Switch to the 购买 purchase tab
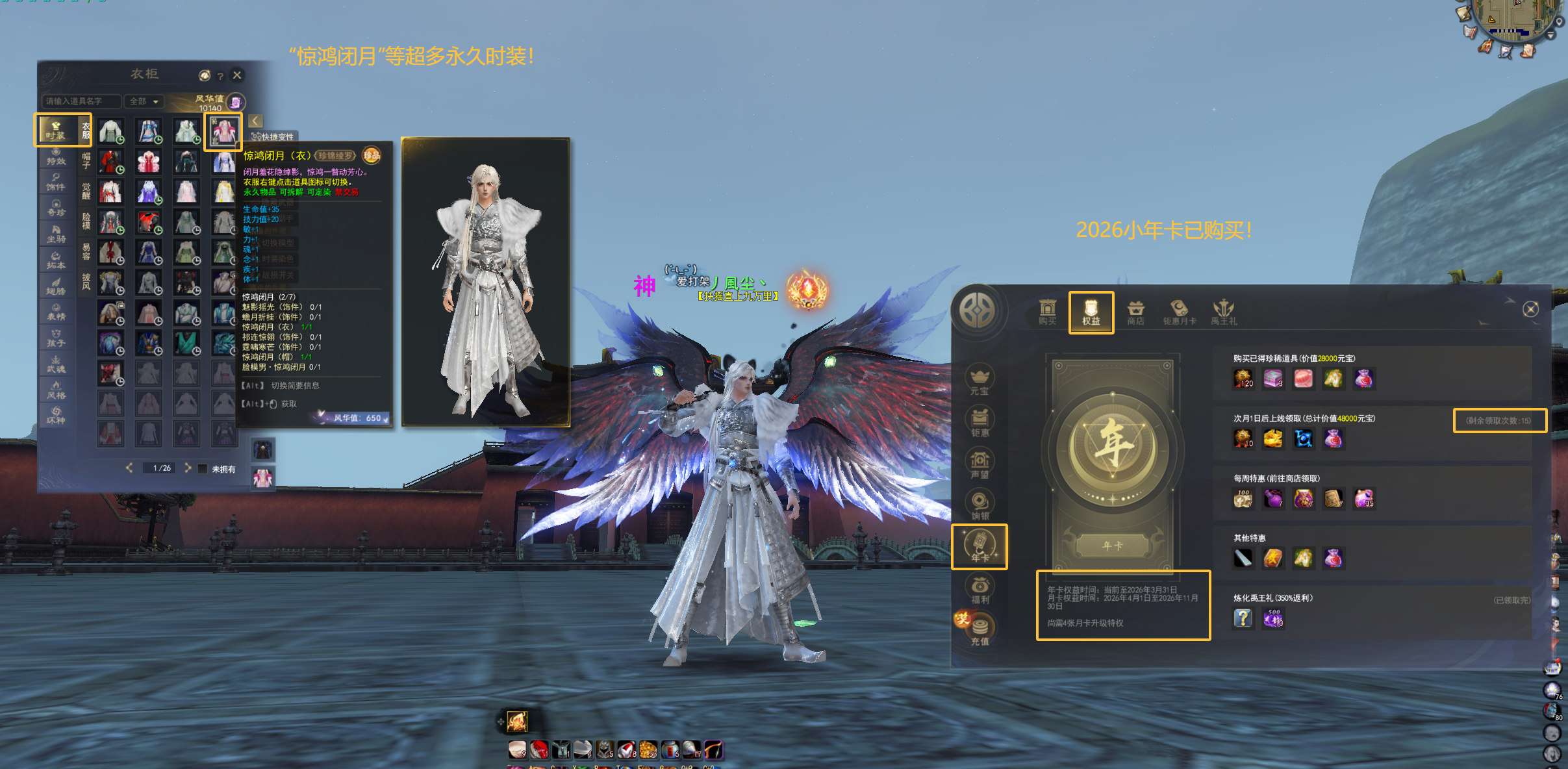This screenshot has height=769, width=1568. 1047,312
